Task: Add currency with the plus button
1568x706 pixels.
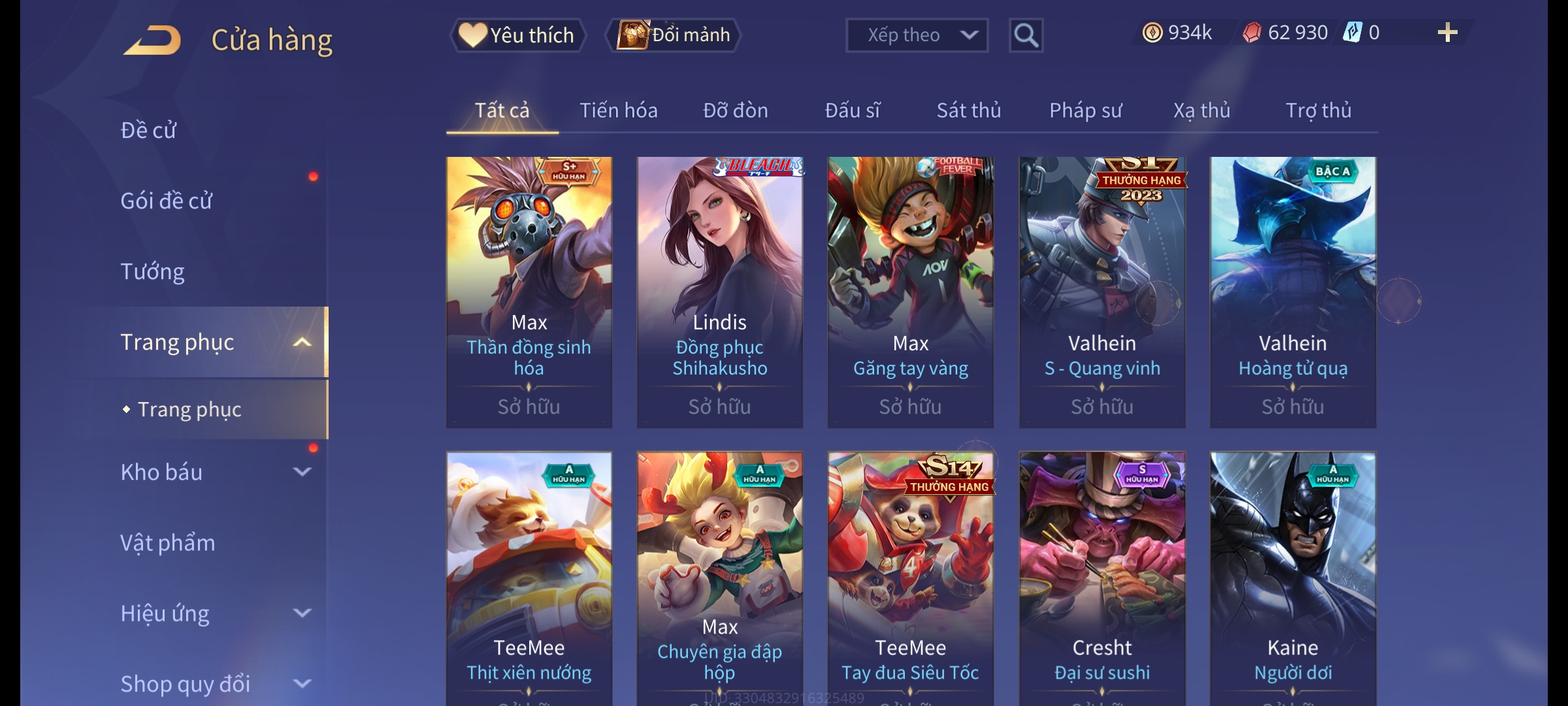Action: pos(1447,33)
